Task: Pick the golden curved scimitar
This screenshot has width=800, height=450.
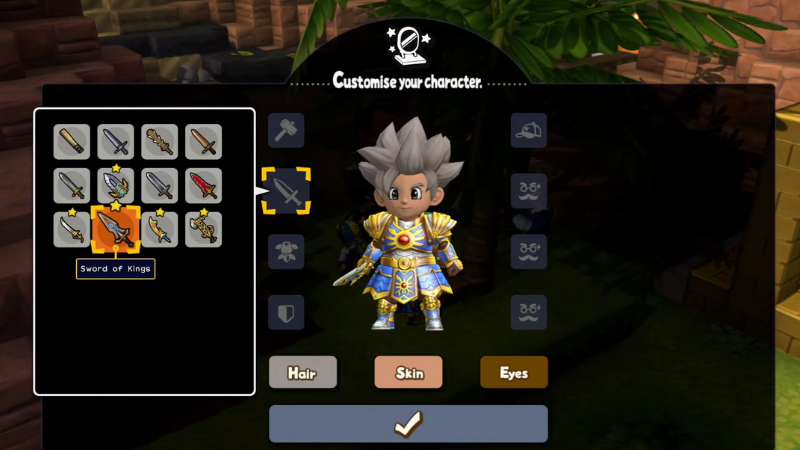Action: pyautogui.click(x=160, y=229)
